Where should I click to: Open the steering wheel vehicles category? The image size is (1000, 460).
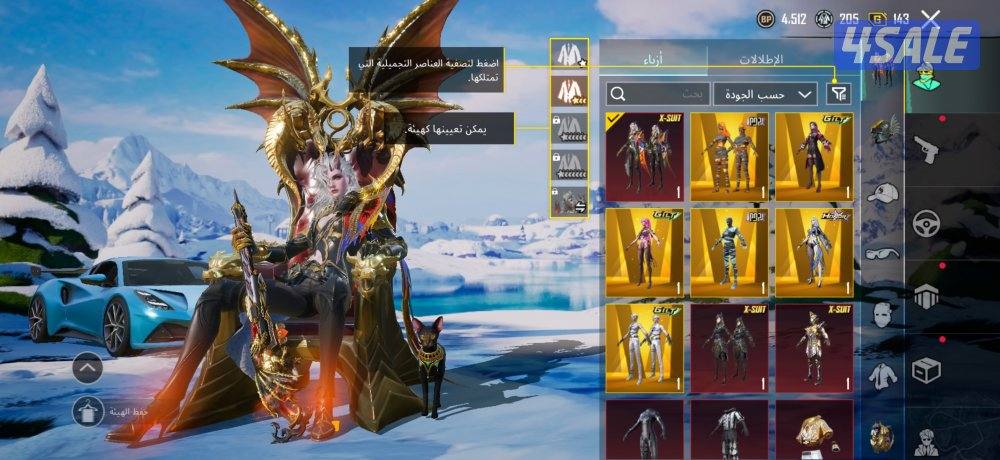click(x=927, y=223)
